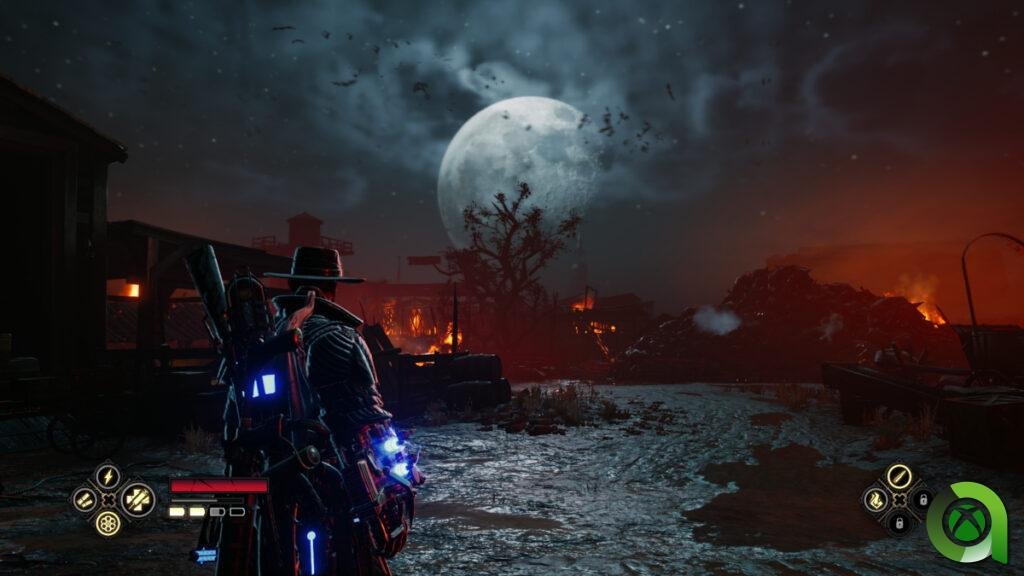This screenshot has width=1024, height=576.
Task: Activate the flame ability icon
Action: click(875, 500)
